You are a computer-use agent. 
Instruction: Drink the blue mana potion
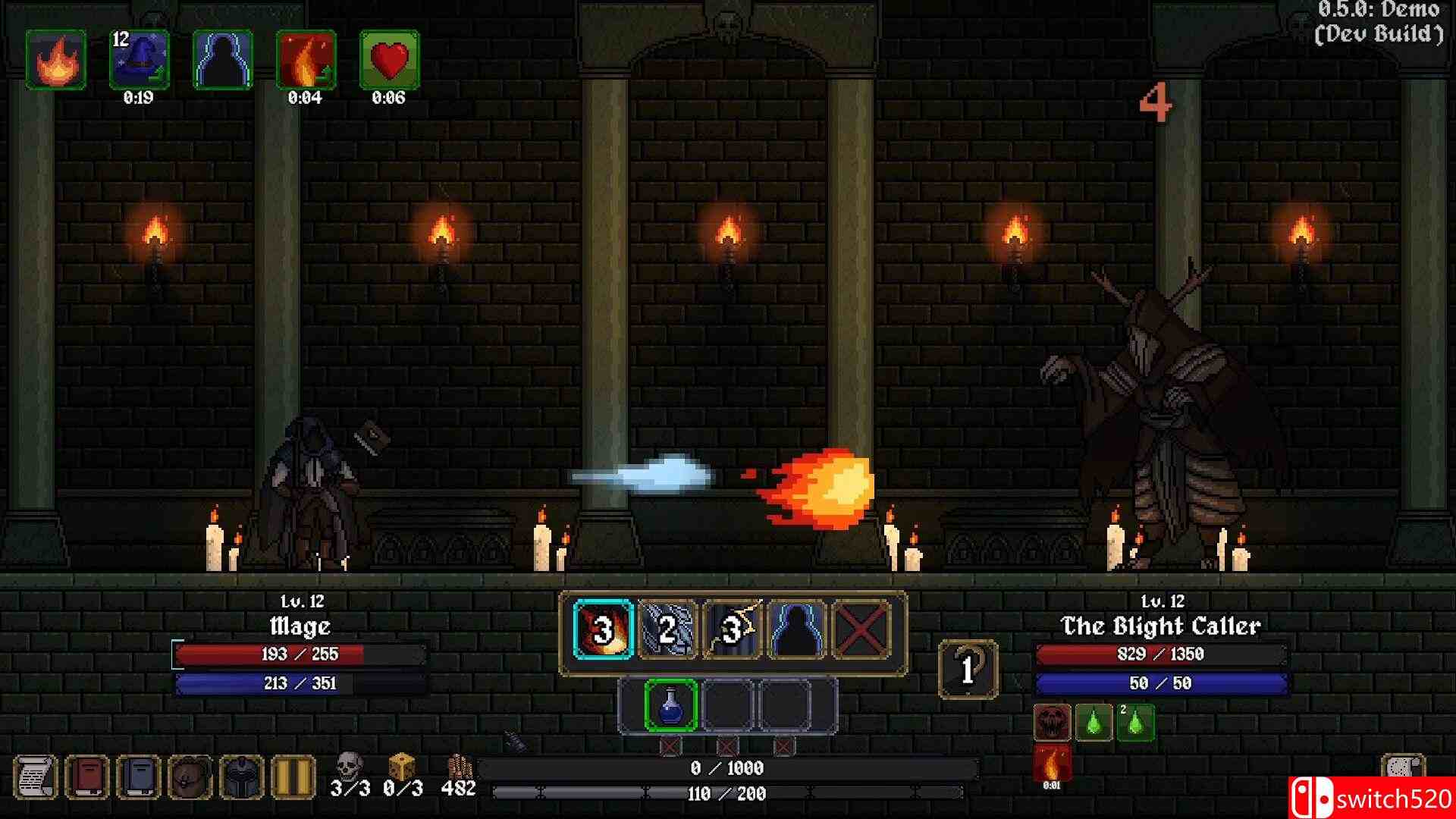pos(671,705)
